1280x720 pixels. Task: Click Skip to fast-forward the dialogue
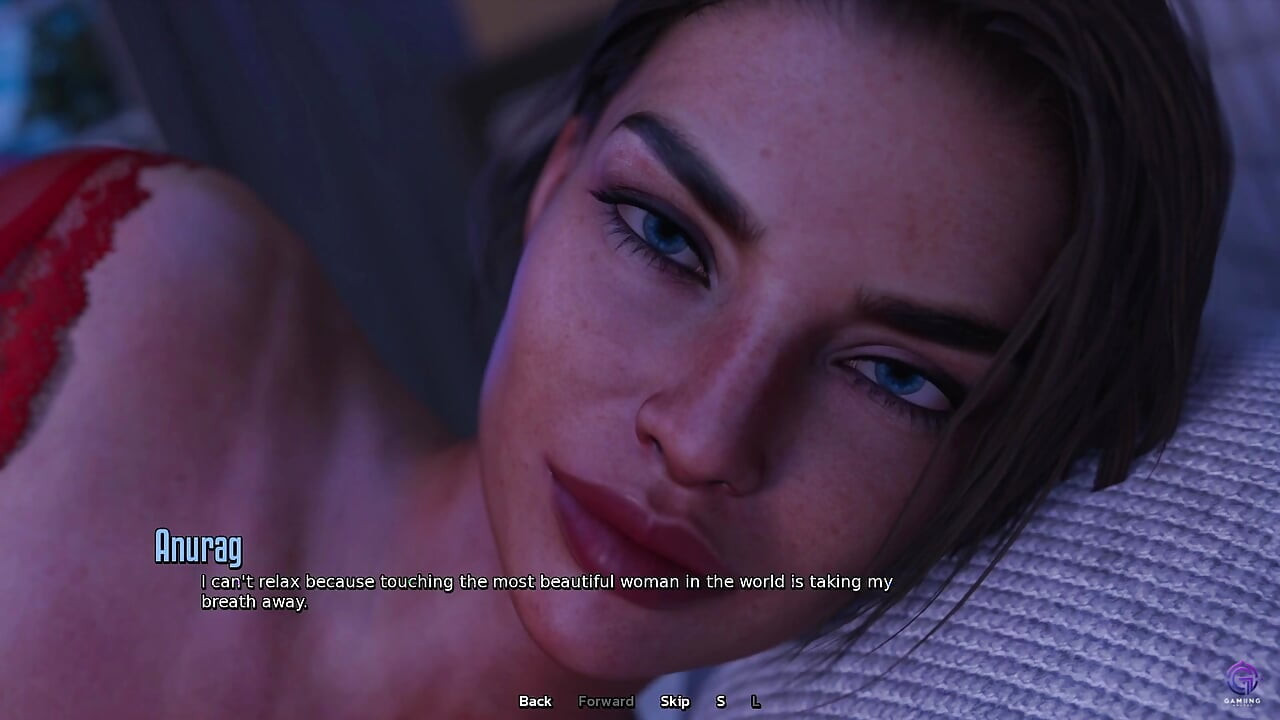(676, 701)
